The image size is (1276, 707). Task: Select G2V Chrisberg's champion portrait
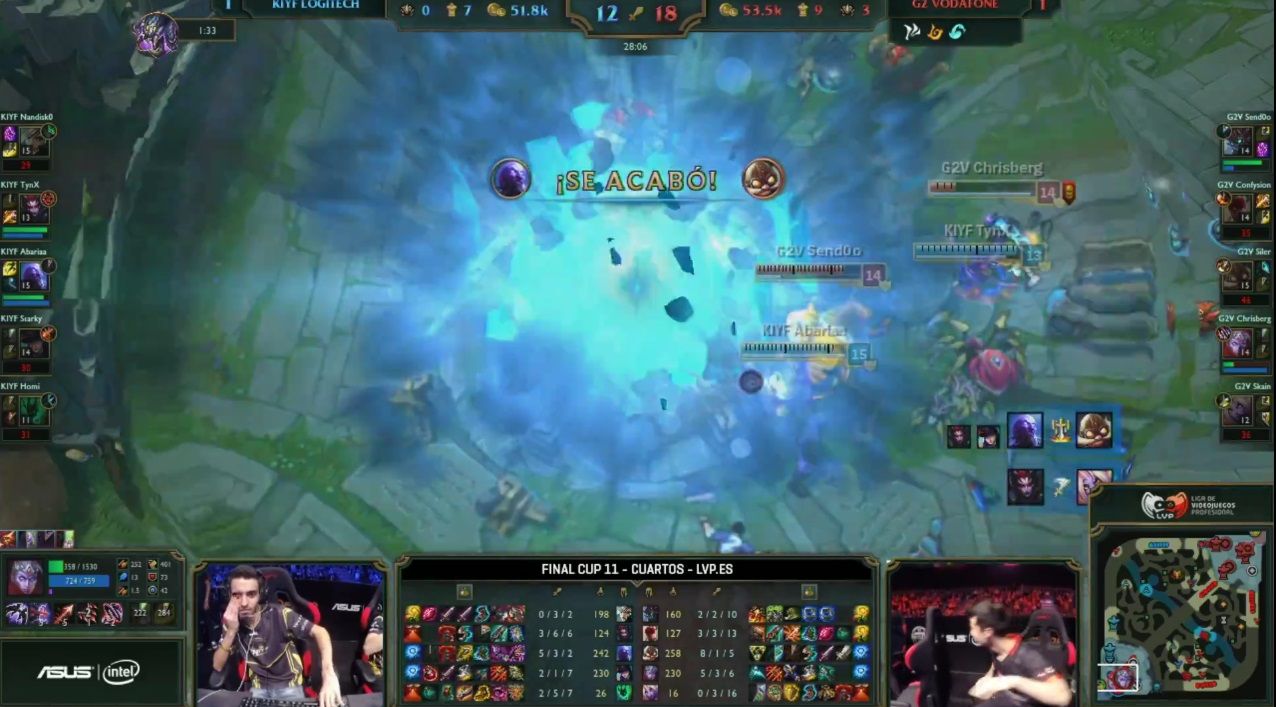(x=1238, y=343)
